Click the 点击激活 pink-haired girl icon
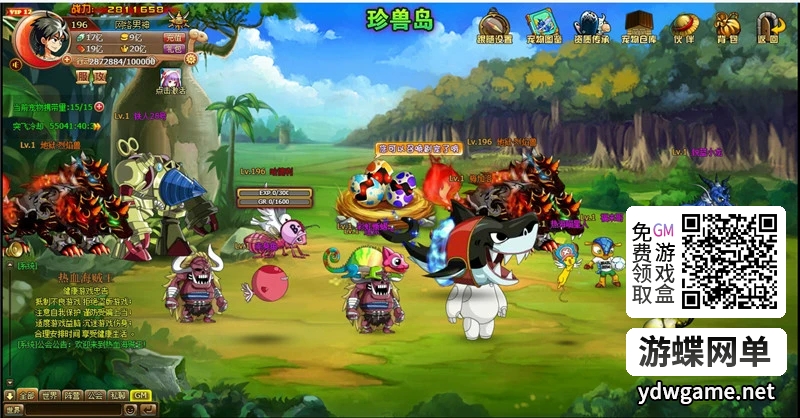 171,77
